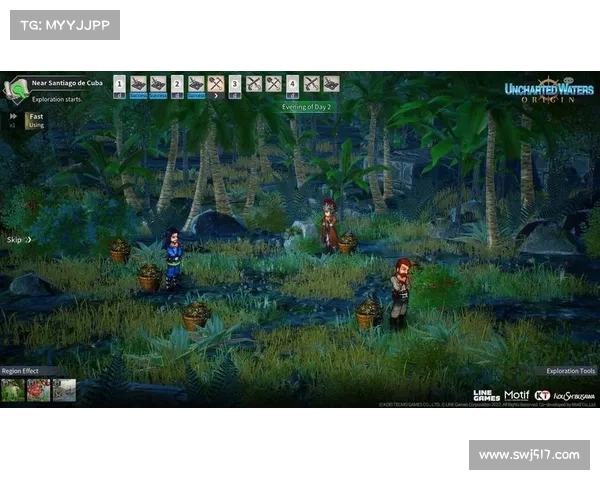Select the red flowers region effect
This screenshot has height=480, width=600.
[39, 390]
